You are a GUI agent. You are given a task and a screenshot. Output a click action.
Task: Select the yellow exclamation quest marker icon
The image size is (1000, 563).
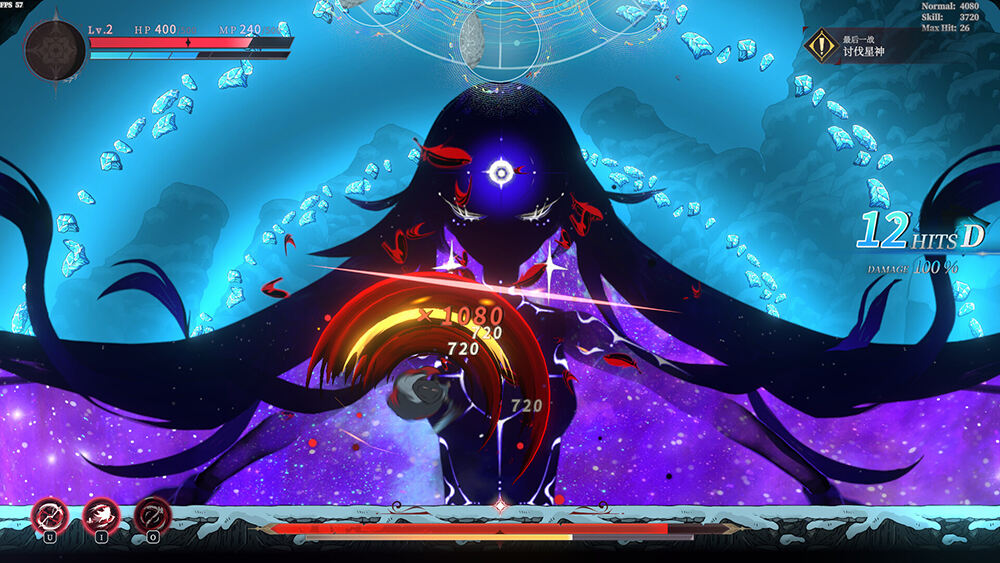click(x=822, y=45)
